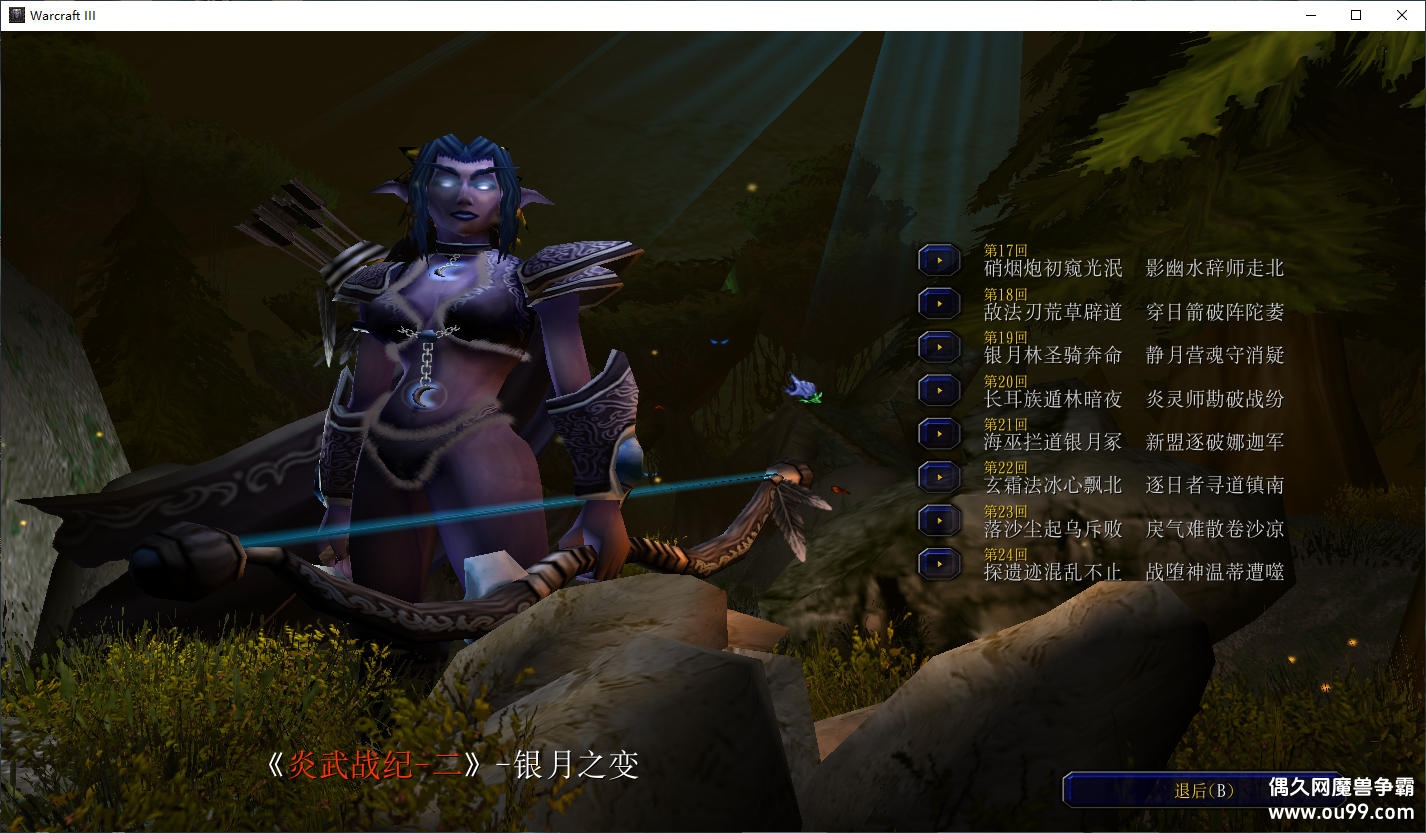Play chapter 21 海巫拦道银月冢 via its arrow icon
Viewport: 1426px width, 833px height.
[938, 433]
